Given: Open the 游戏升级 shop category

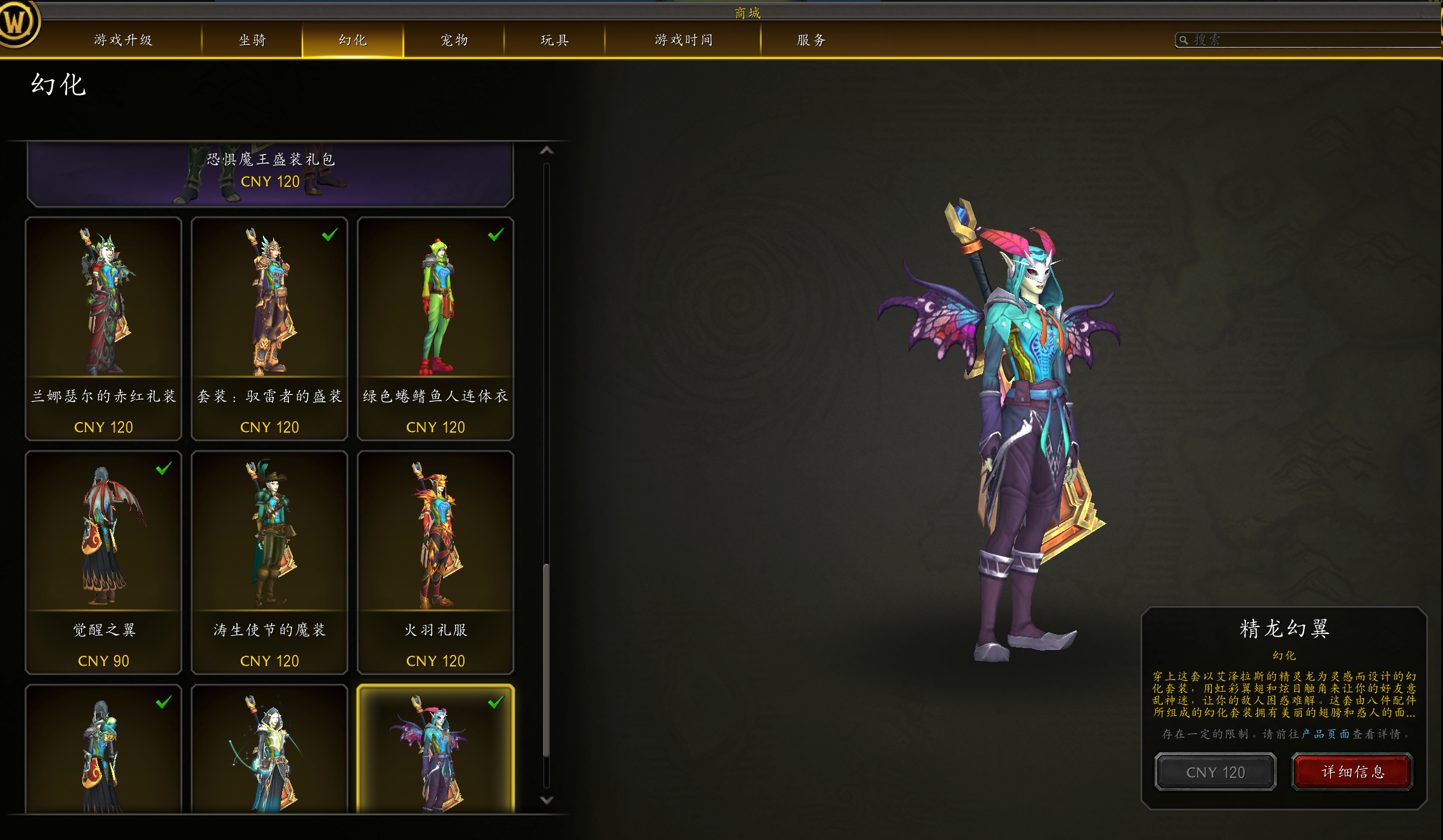Looking at the screenshot, I should tap(123, 40).
